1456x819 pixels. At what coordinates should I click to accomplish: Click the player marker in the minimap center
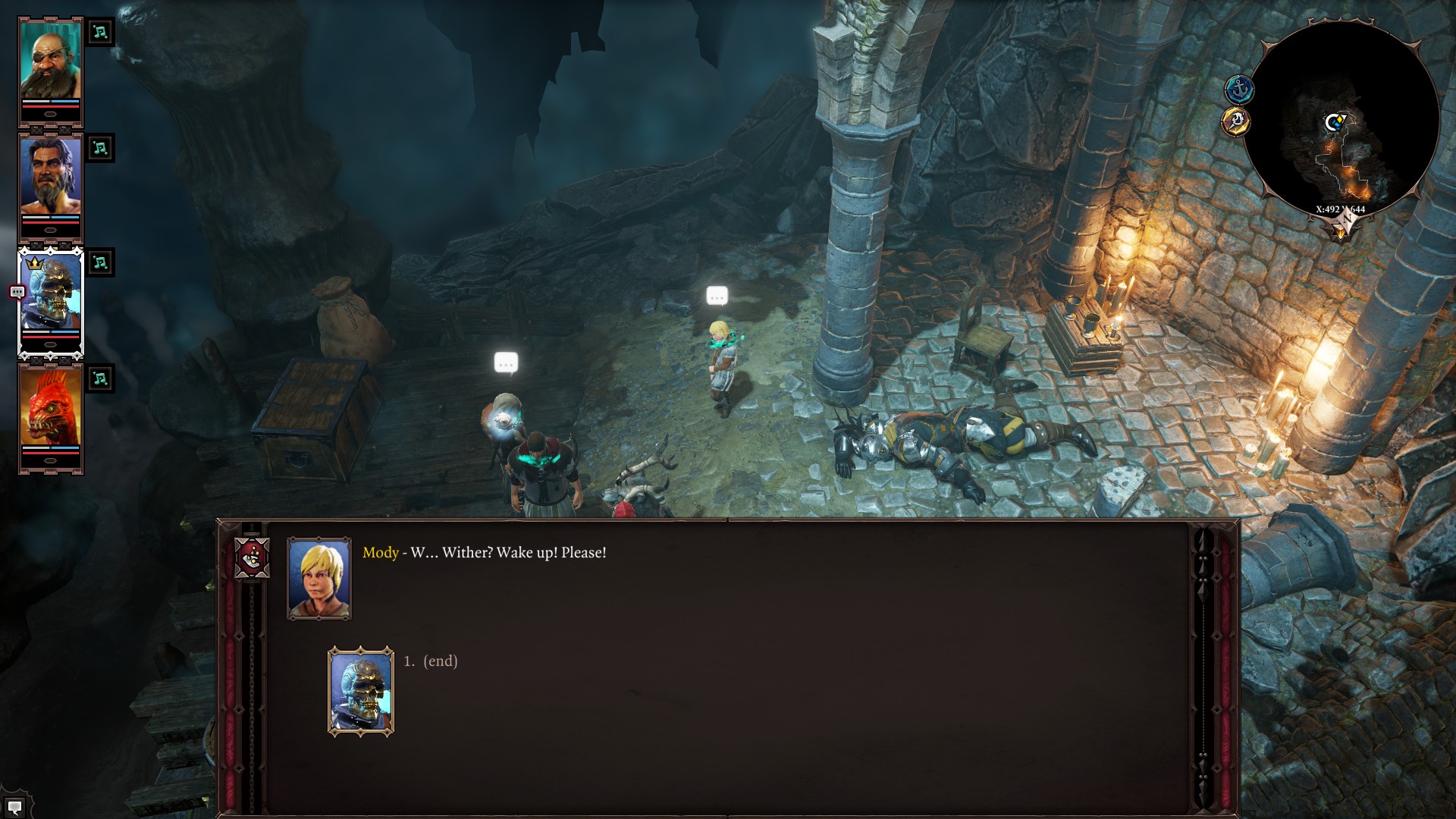(1335, 121)
